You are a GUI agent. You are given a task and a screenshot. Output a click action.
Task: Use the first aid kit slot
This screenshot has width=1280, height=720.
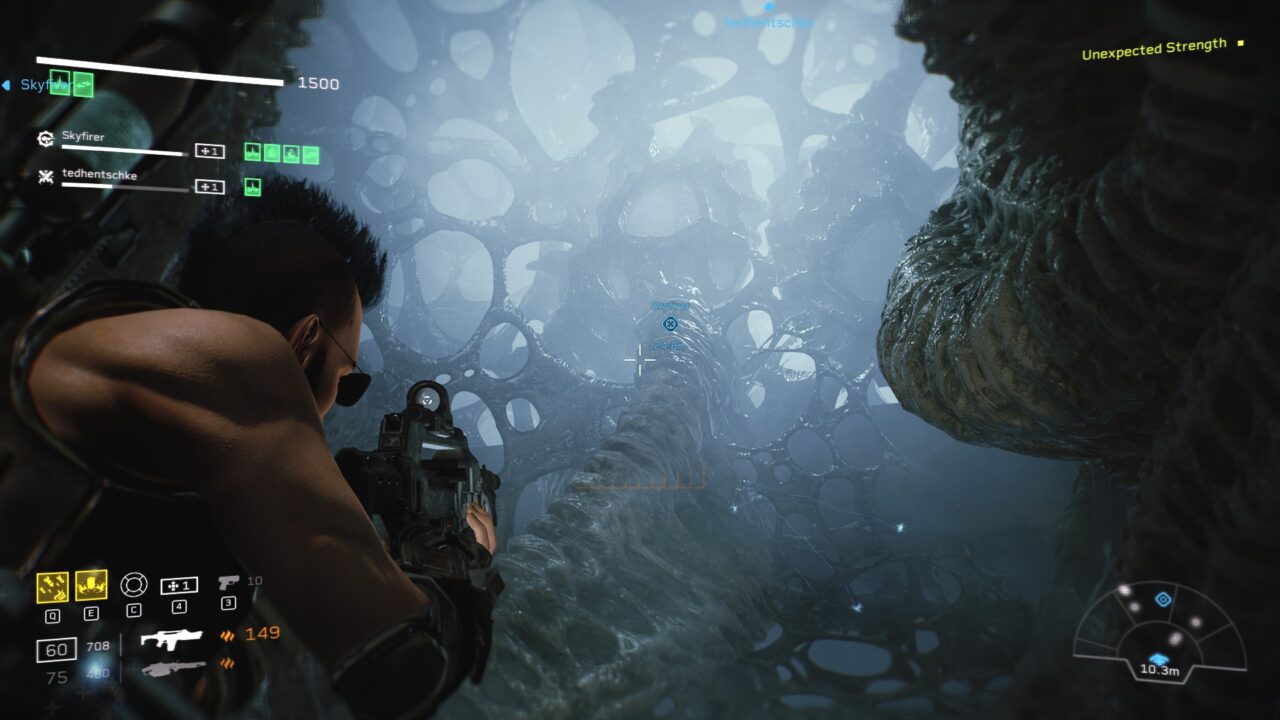[179, 585]
